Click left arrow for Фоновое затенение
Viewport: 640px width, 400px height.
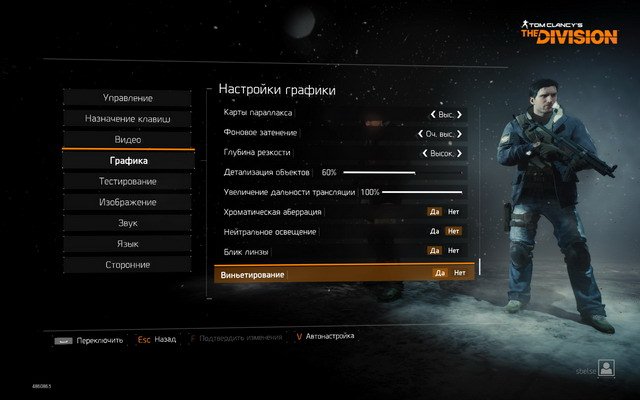pyautogui.click(x=419, y=133)
